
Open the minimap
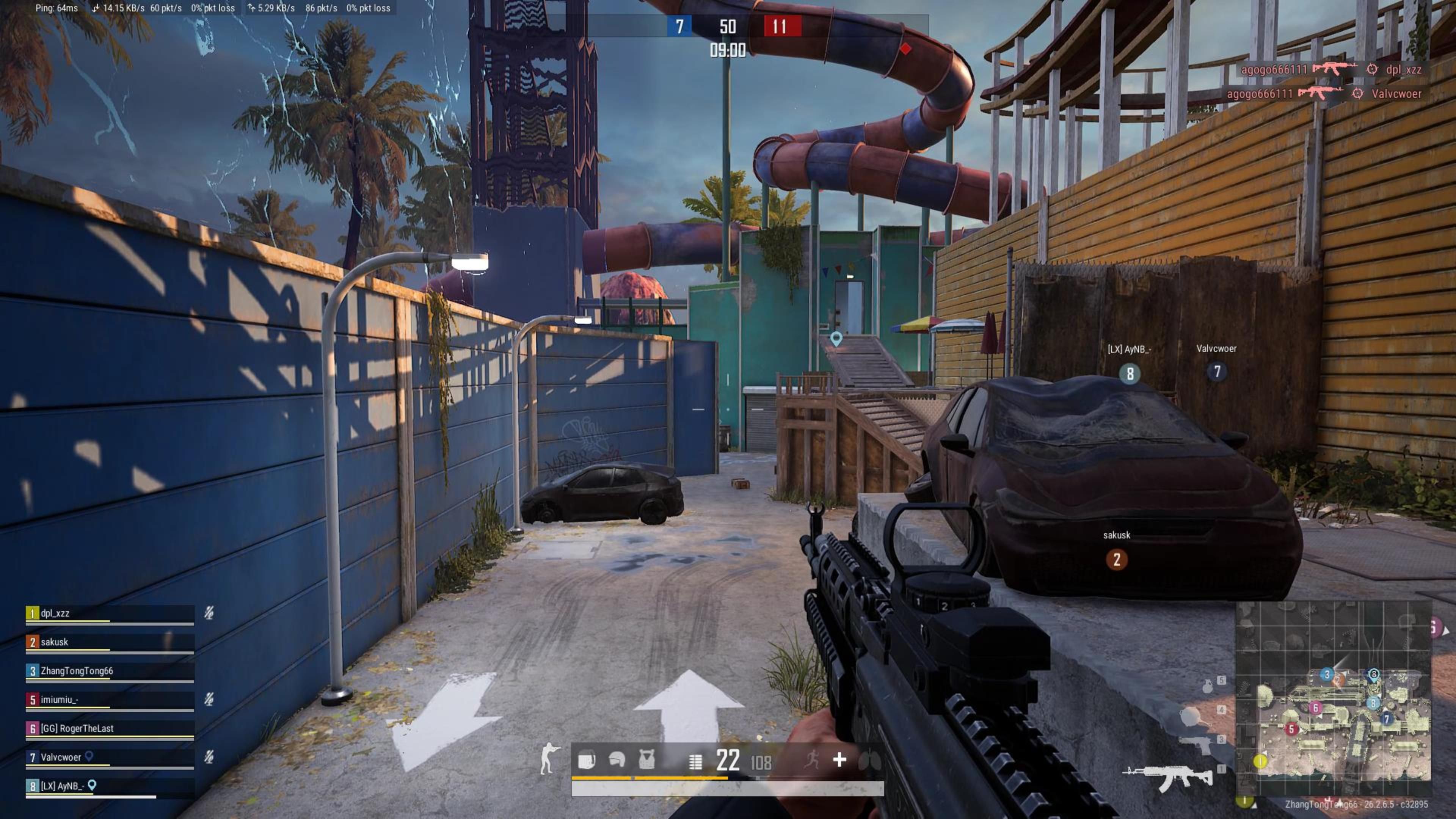[x=1334, y=691]
